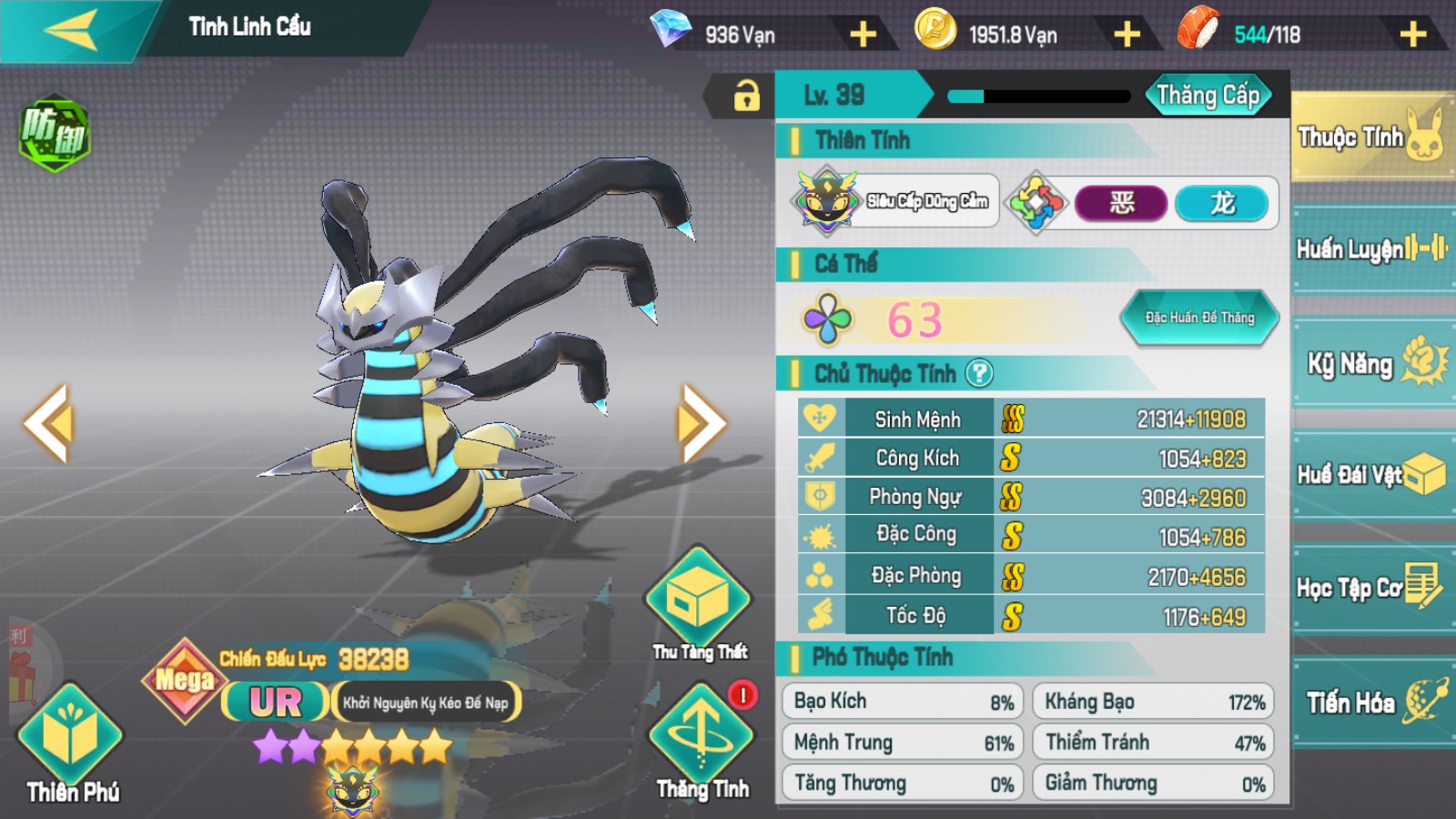
Task: Select the Mega badge icon
Action: tap(185, 680)
